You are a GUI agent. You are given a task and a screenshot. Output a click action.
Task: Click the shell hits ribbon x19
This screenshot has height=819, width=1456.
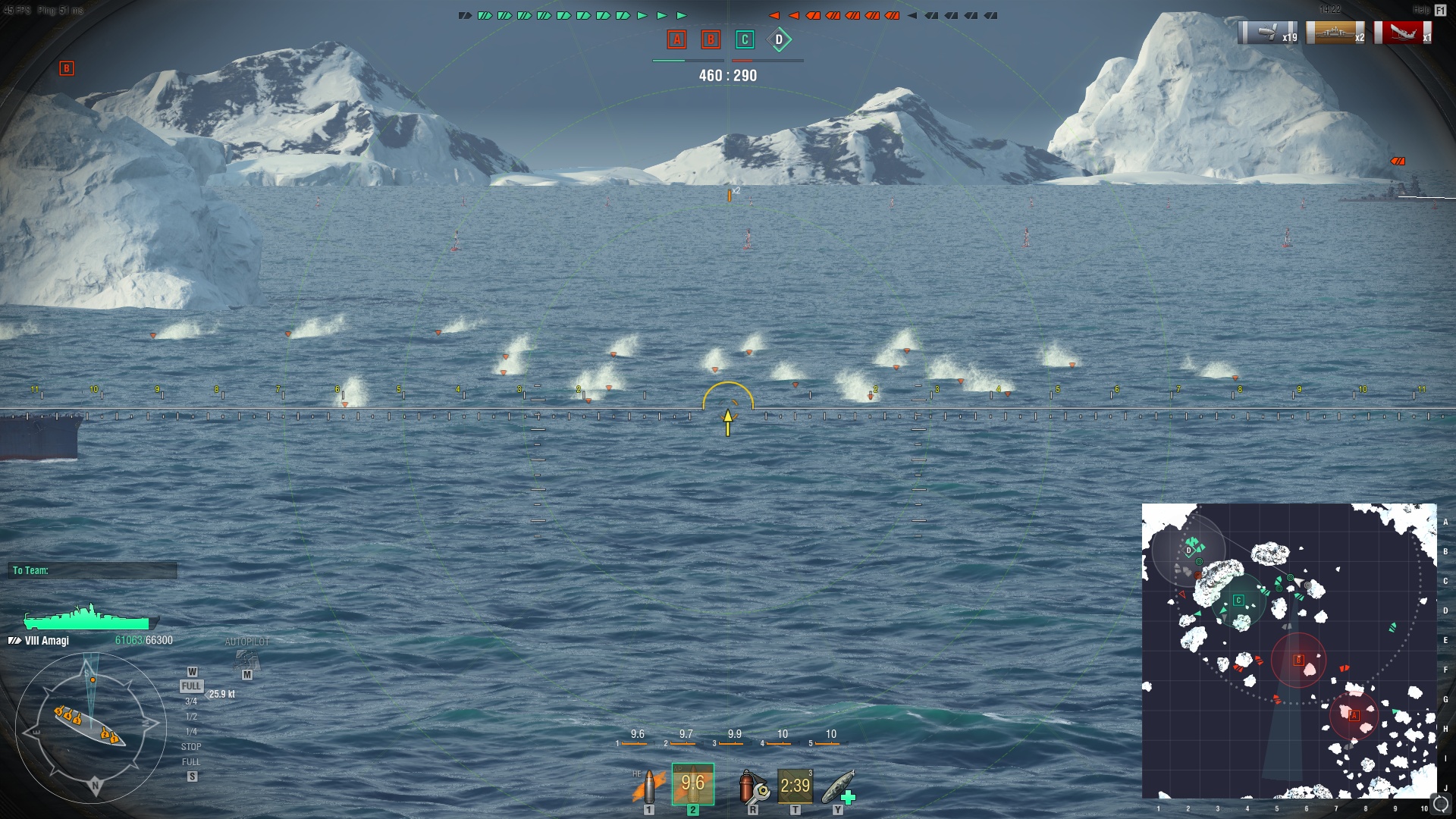[x=1268, y=33]
